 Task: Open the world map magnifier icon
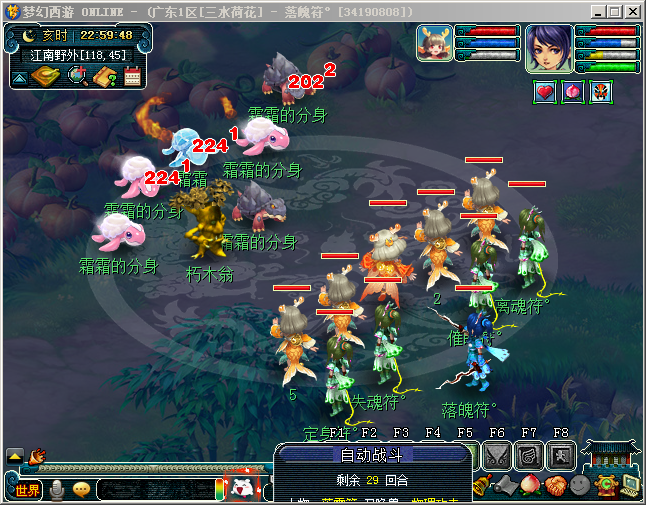click(76, 77)
